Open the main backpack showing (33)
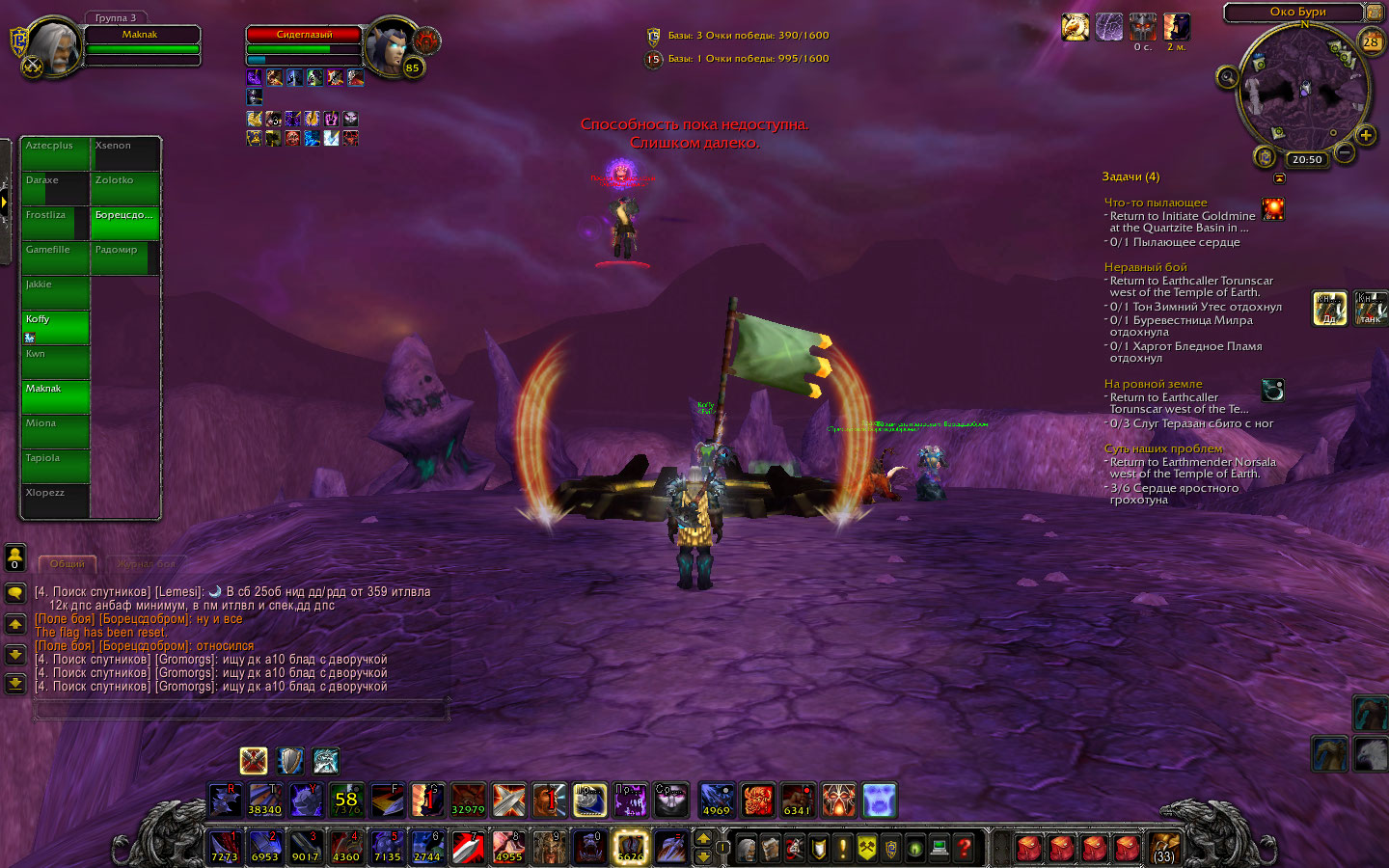The image size is (1389, 868). pyautogui.click(x=1164, y=849)
